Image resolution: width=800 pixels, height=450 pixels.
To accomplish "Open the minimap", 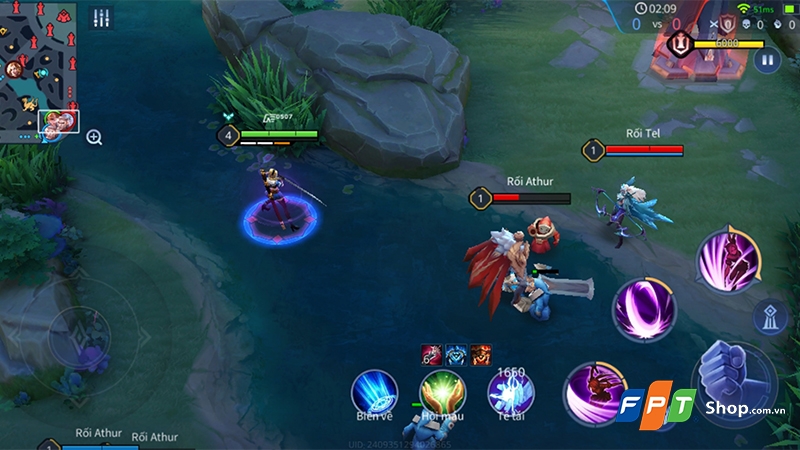I will (x=40, y=70).
